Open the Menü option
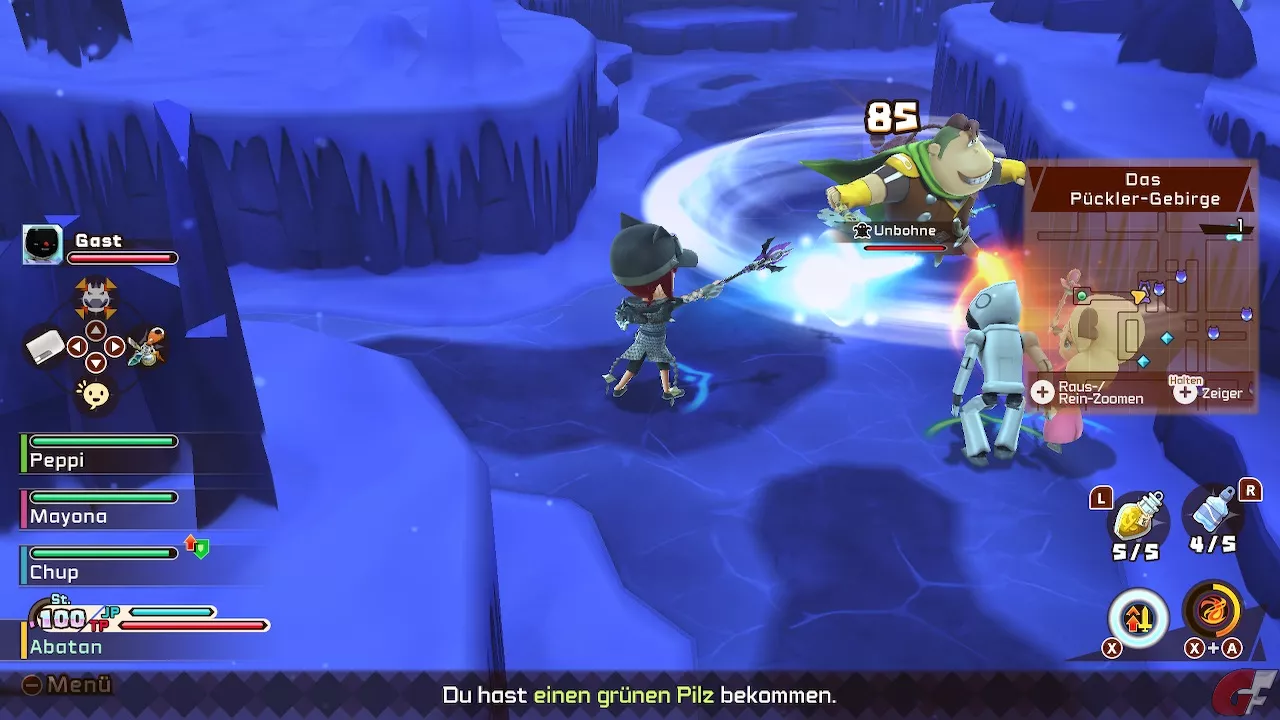 [68, 685]
